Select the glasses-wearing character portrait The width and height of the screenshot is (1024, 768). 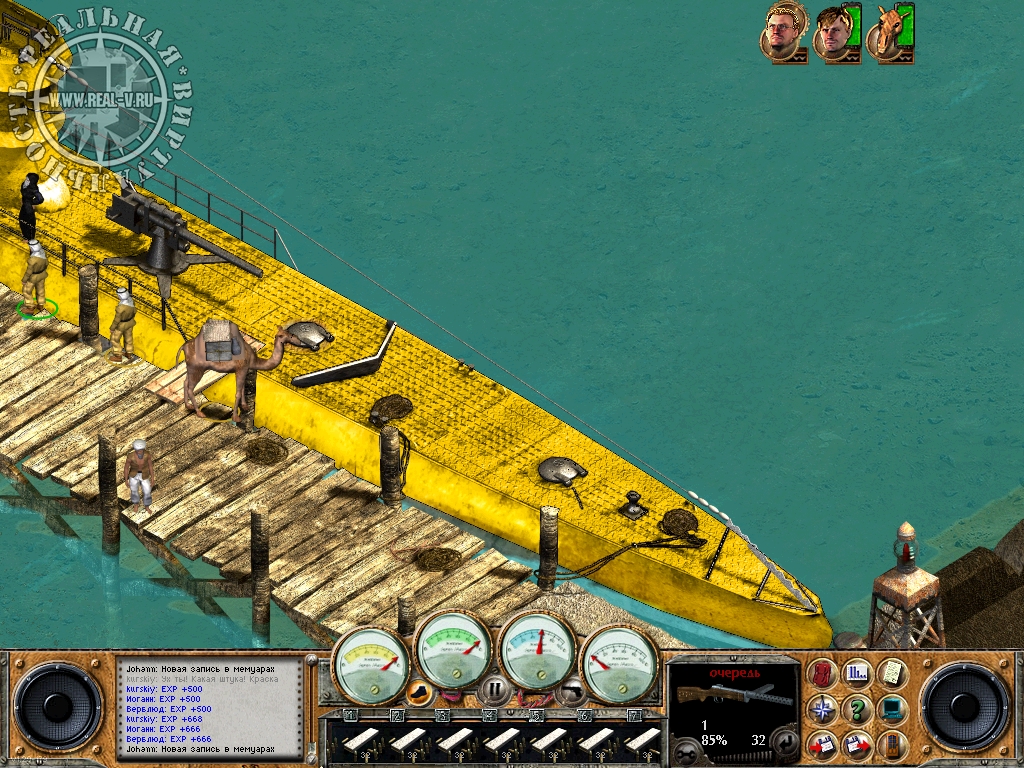pyautogui.click(x=784, y=35)
